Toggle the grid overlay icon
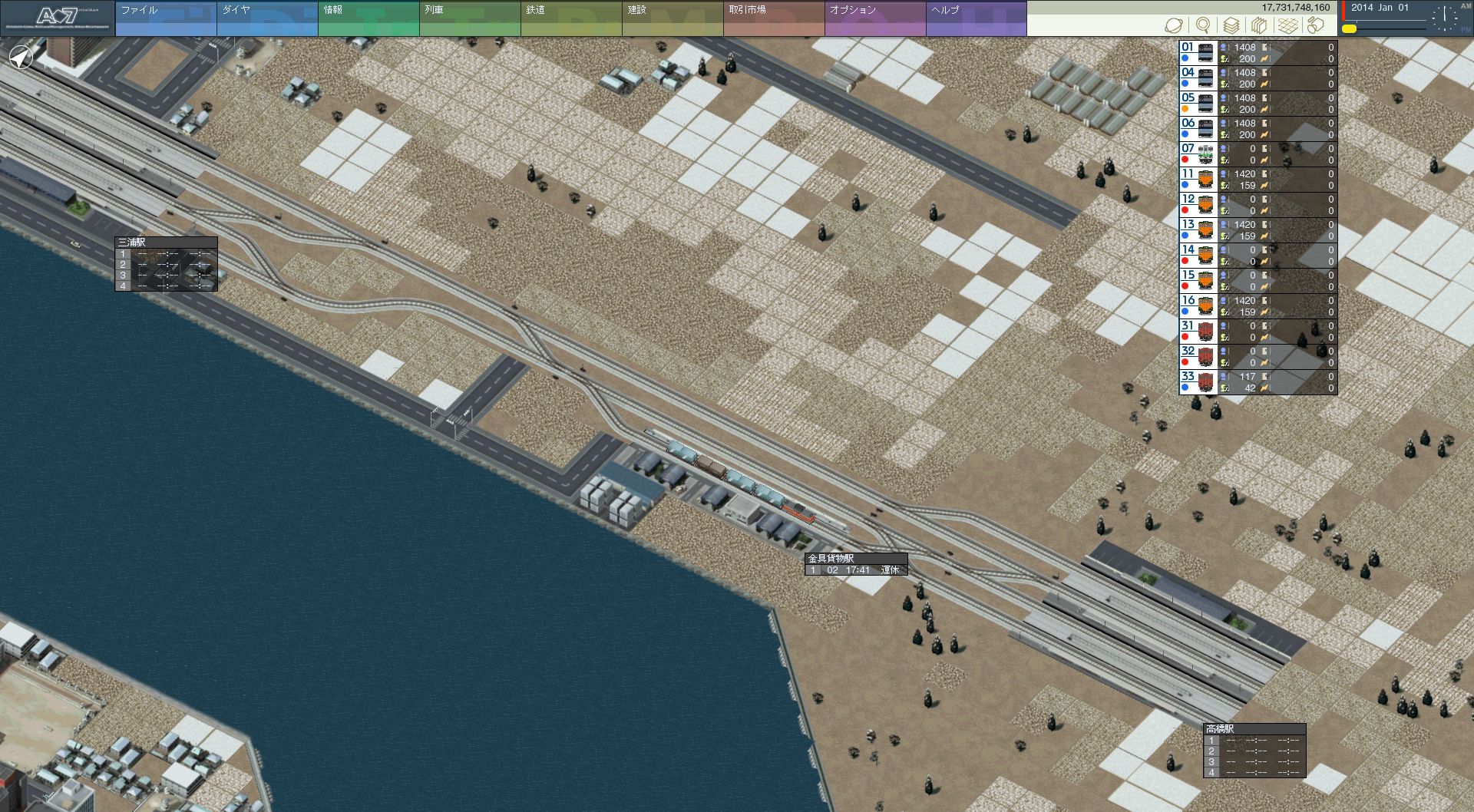 [1287, 26]
